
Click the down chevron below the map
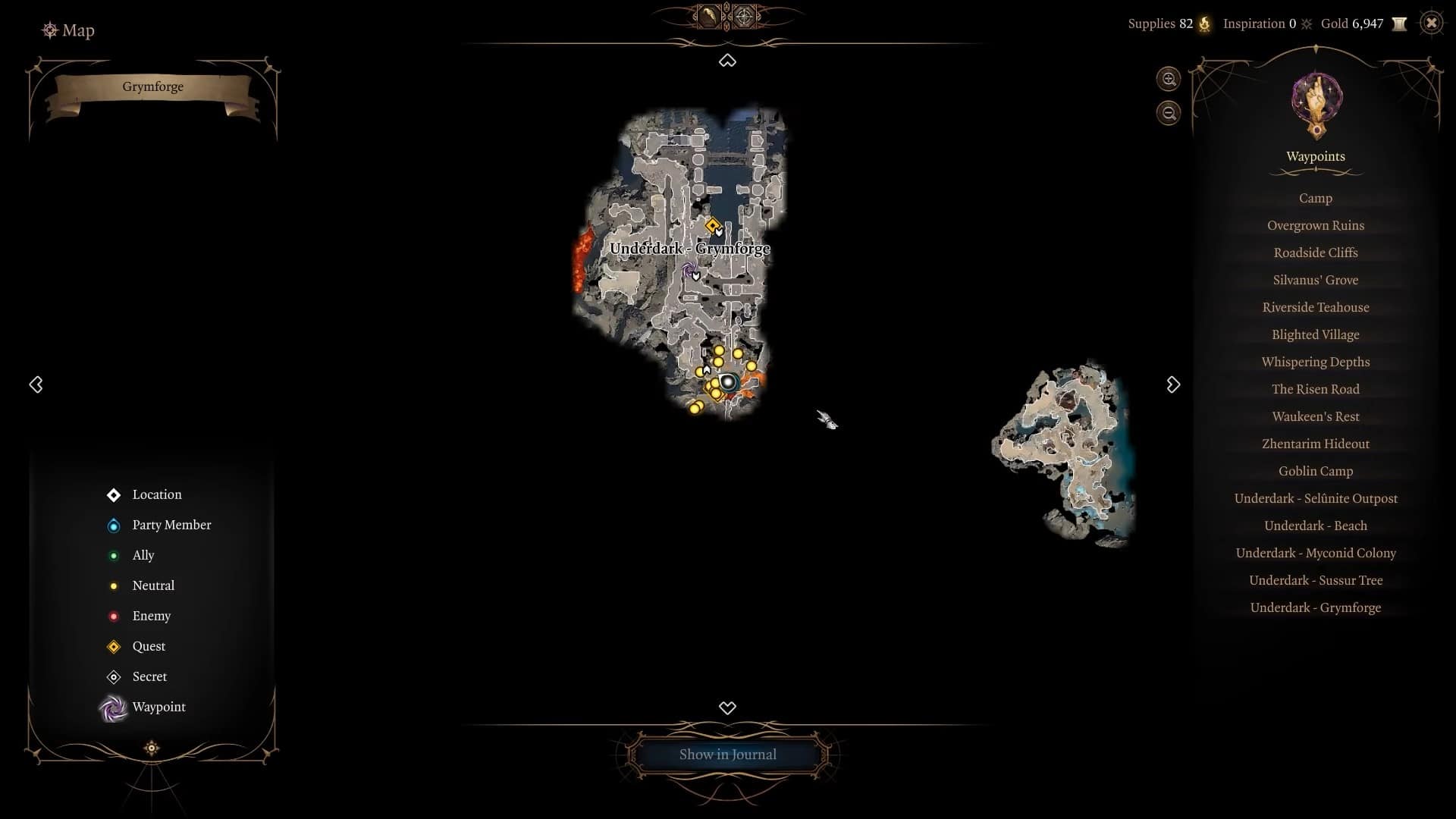coord(727,708)
